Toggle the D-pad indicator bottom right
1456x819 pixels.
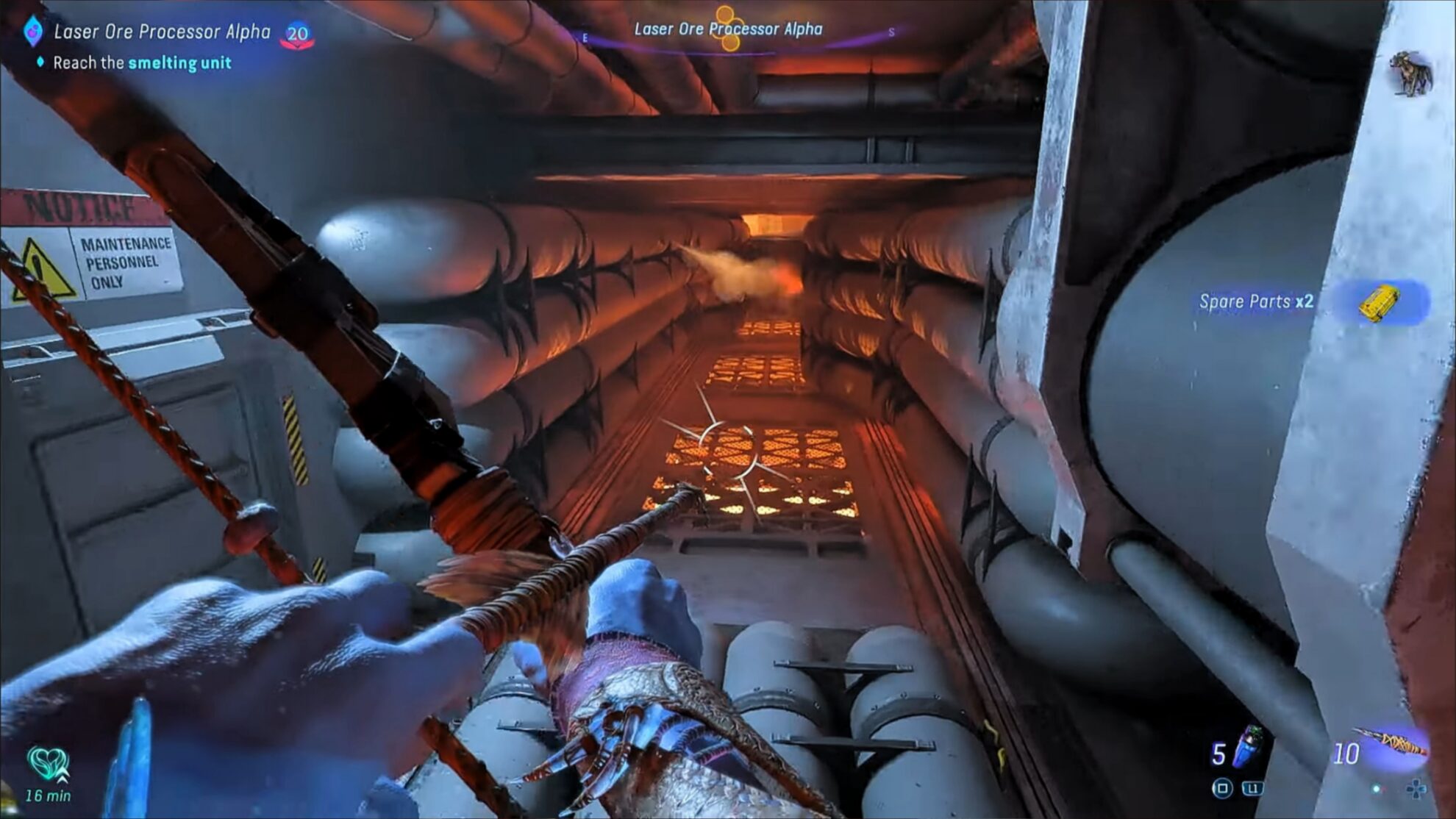(x=1416, y=788)
